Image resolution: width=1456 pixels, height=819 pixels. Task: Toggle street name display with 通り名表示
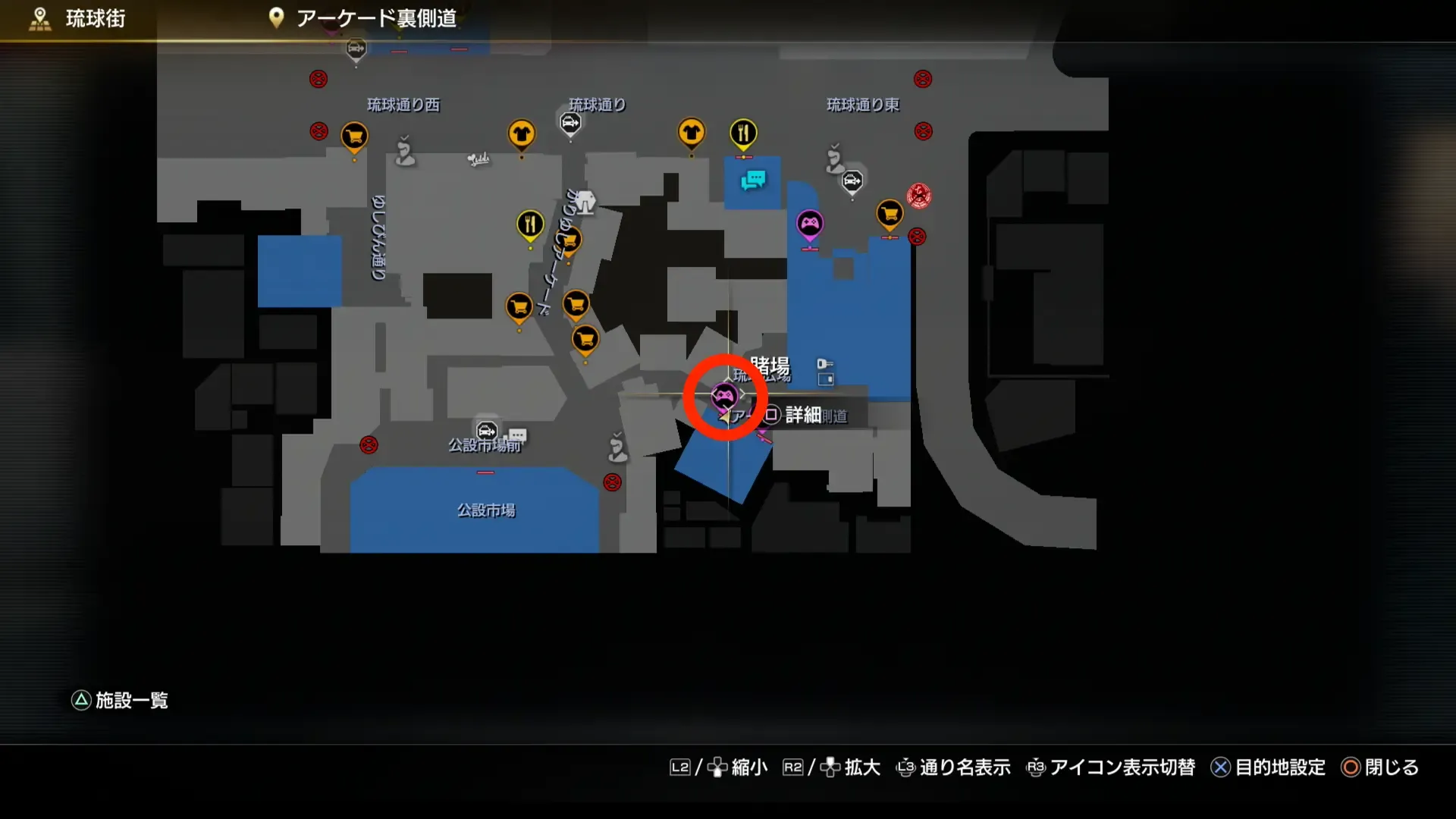click(964, 767)
